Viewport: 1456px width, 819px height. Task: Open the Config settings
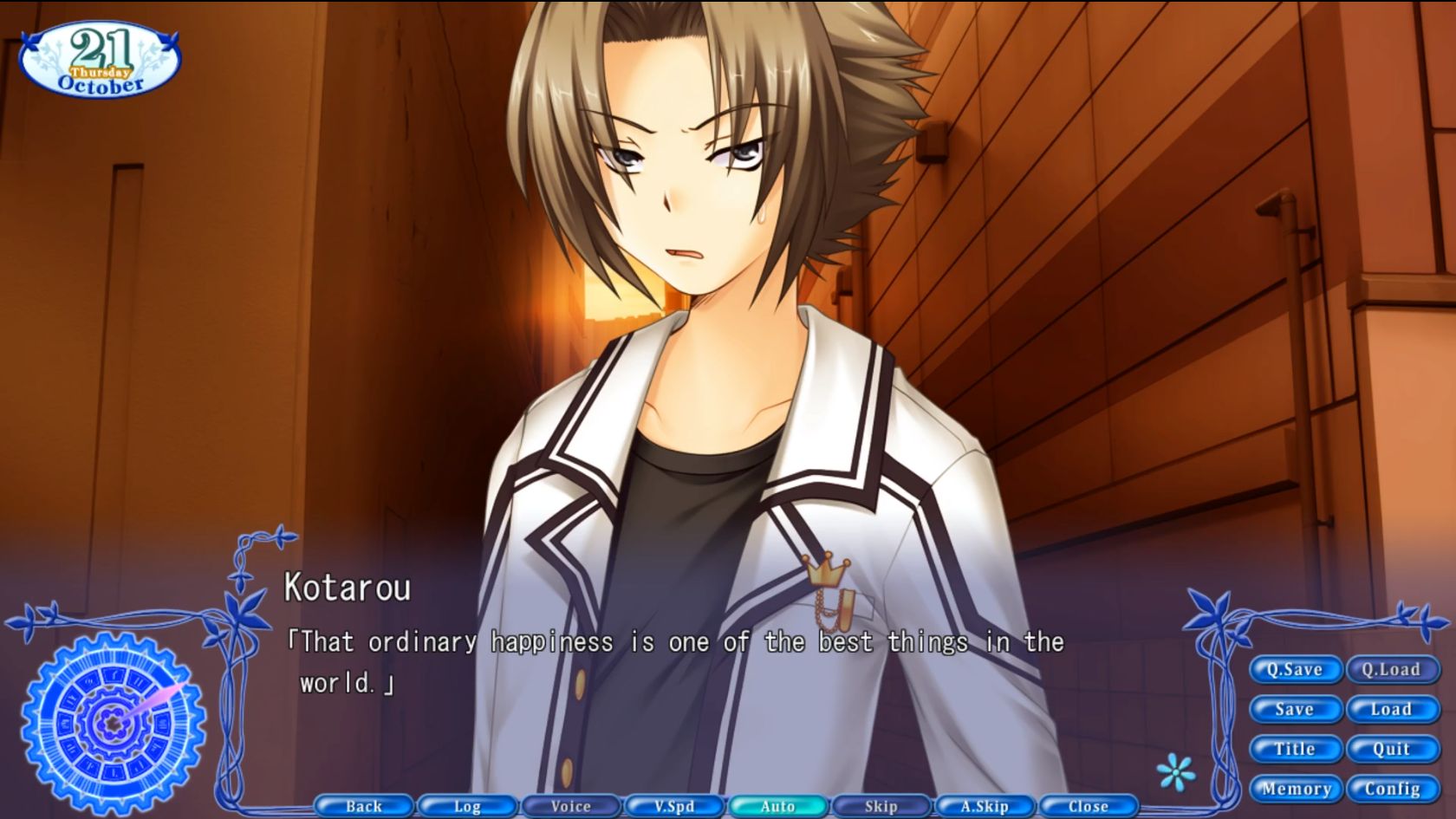point(1393,789)
